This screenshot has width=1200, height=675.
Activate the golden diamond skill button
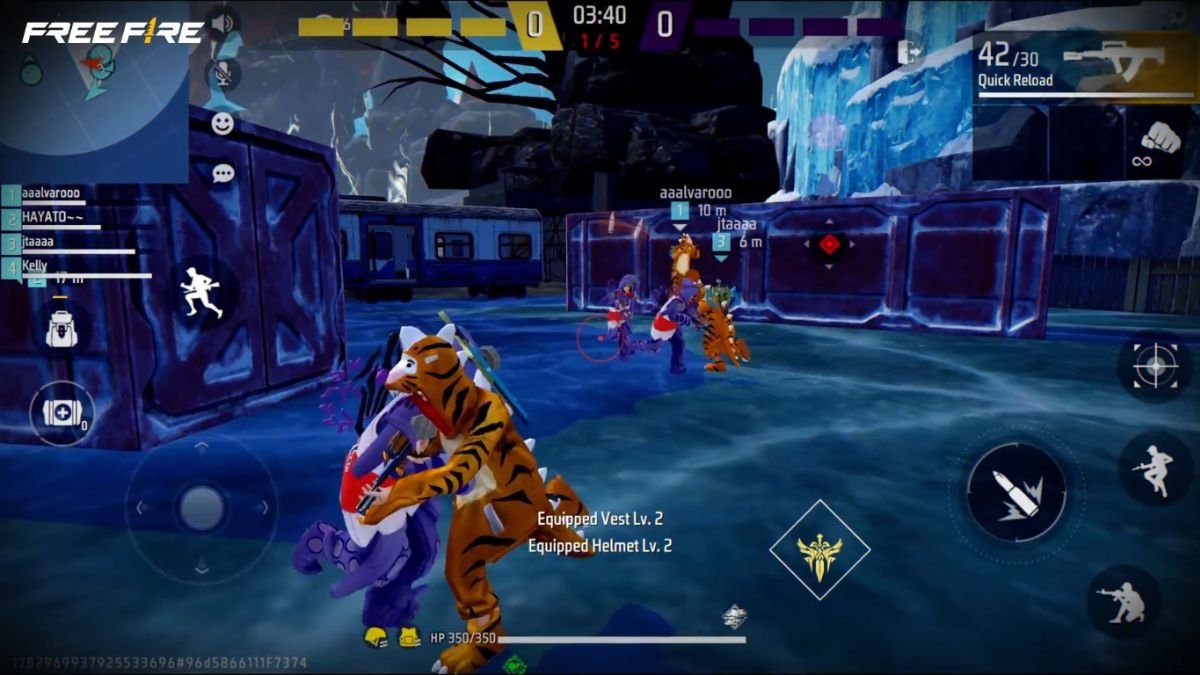click(x=820, y=550)
